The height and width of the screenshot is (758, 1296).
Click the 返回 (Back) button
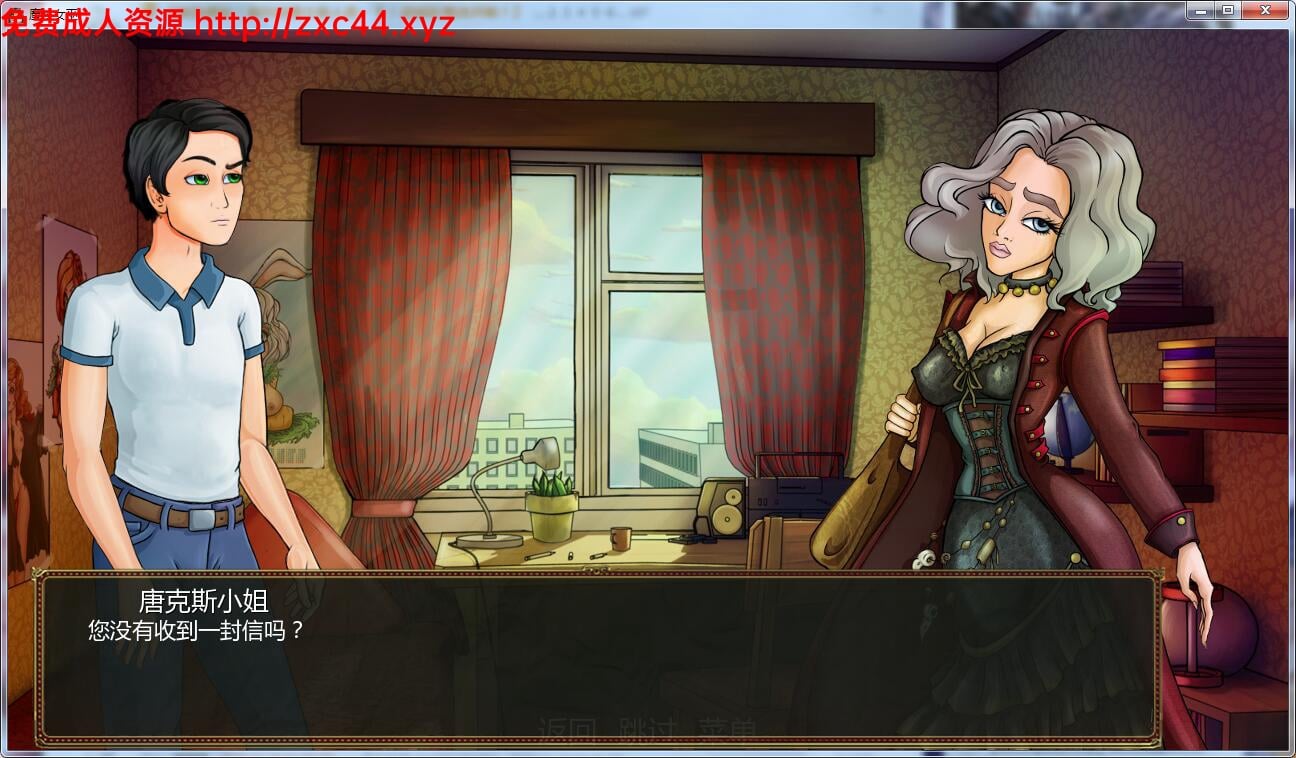click(x=566, y=722)
